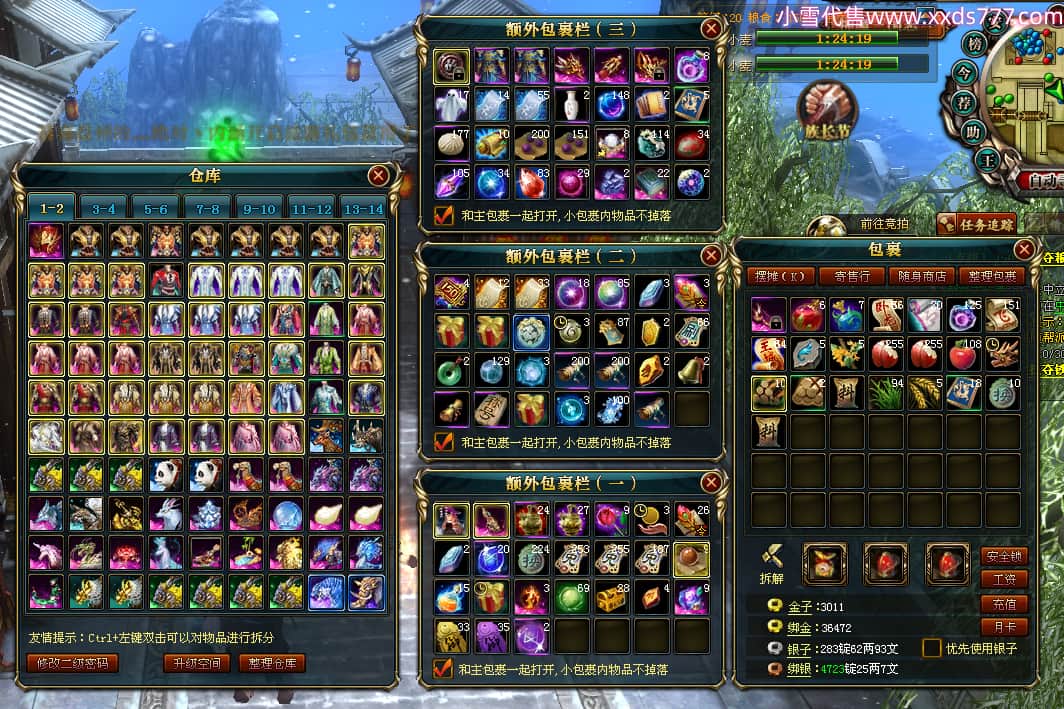Switch to warehouse tab 3-4
The image size is (1064, 709).
click(x=104, y=208)
